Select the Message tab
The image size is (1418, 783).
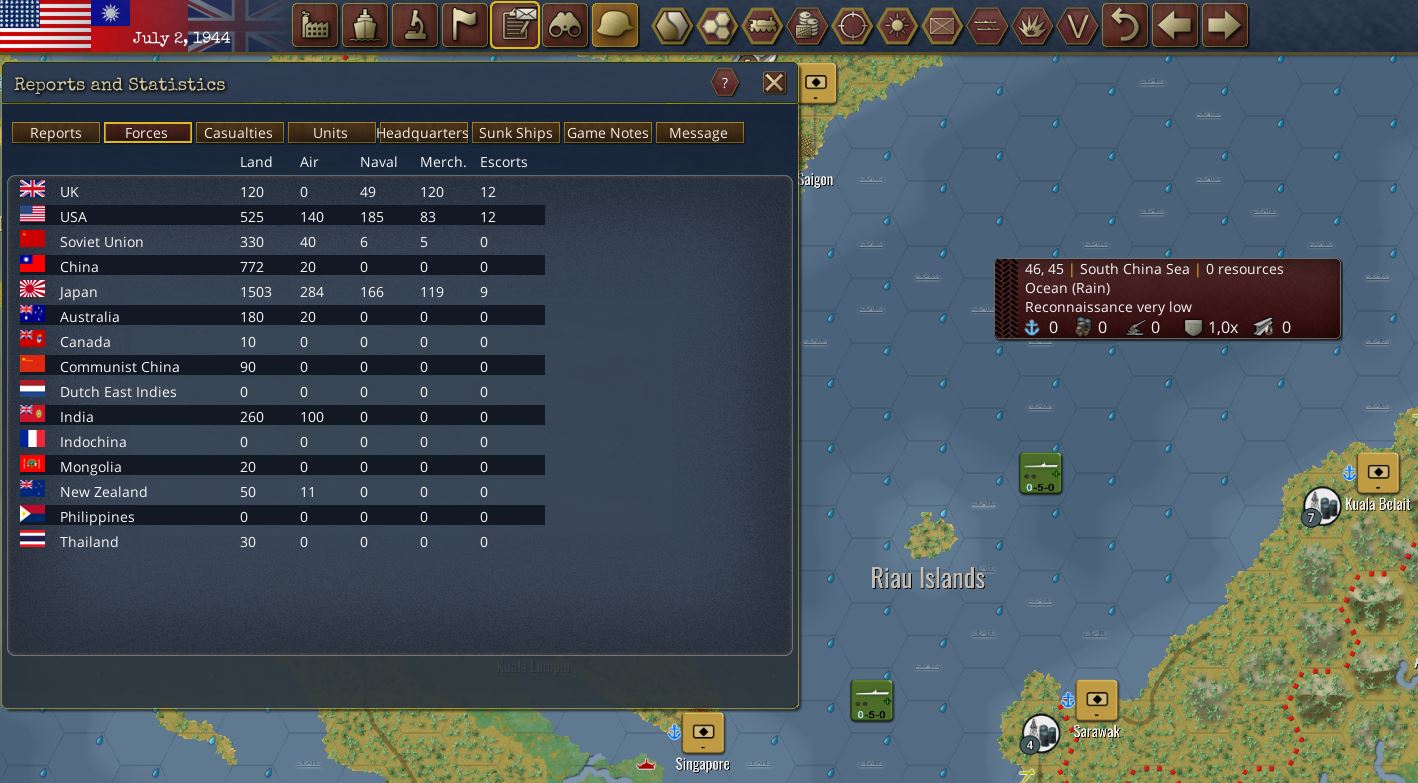[698, 133]
